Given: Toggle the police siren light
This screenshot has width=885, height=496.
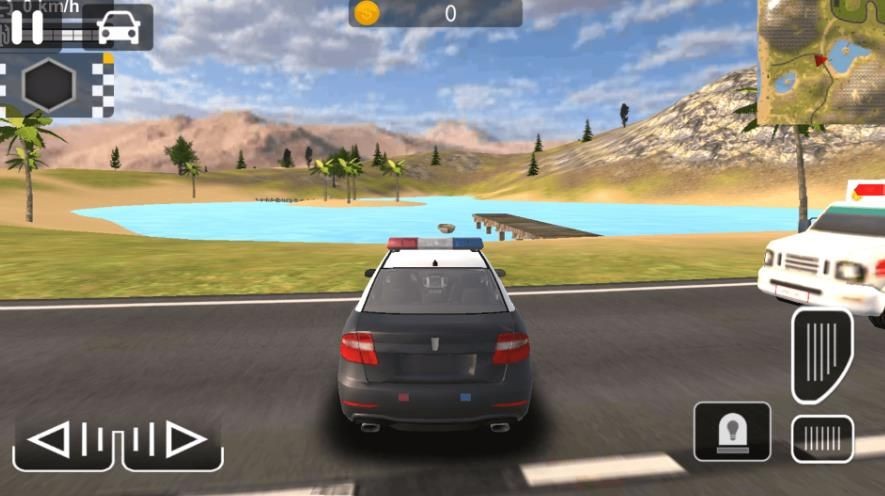Looking at the screenshot, I should pos(732,431).
